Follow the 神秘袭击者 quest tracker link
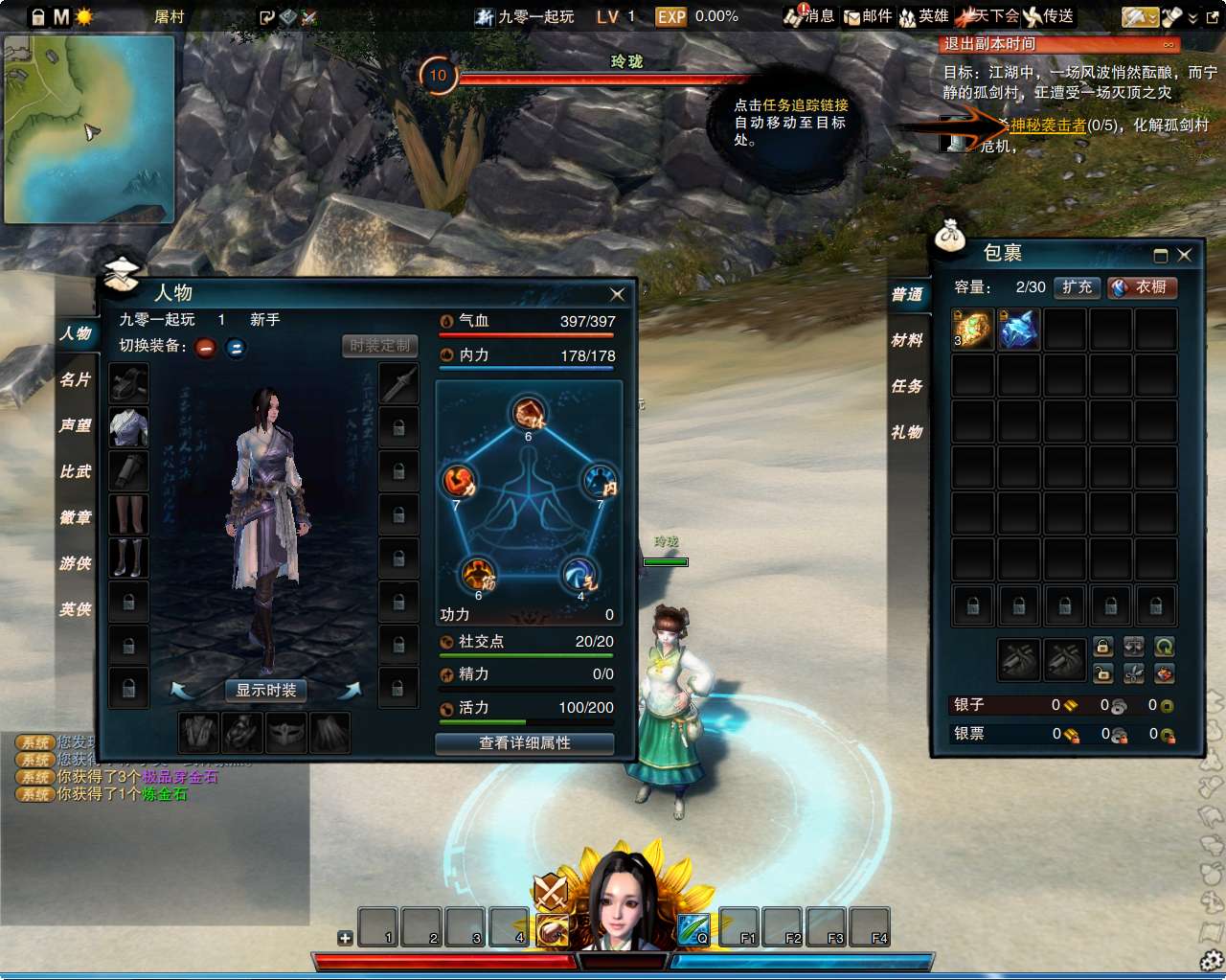1226x980 pixels. click(1048, 125)
